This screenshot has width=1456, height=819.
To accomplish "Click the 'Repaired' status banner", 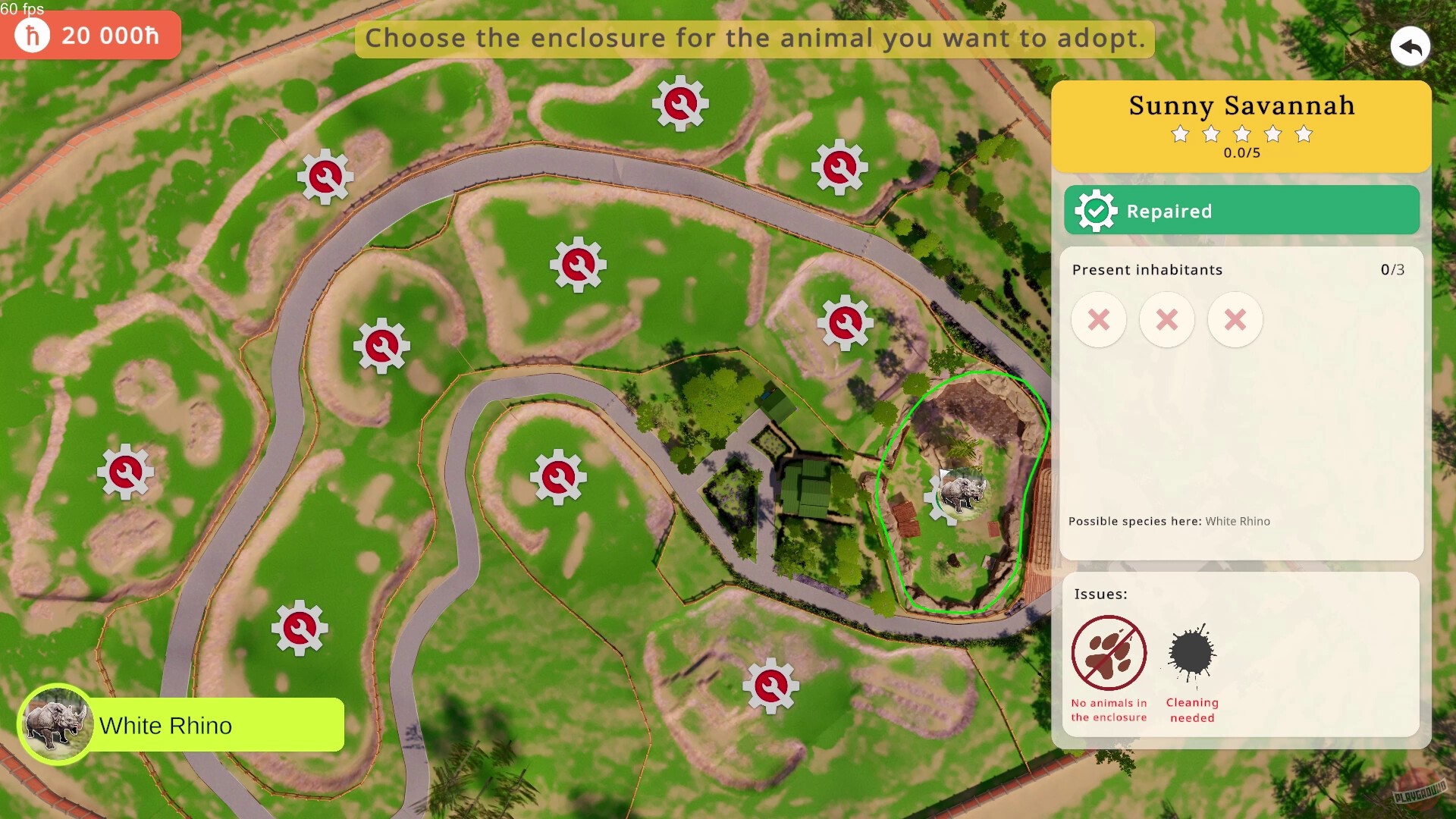I will (1242, 211).
